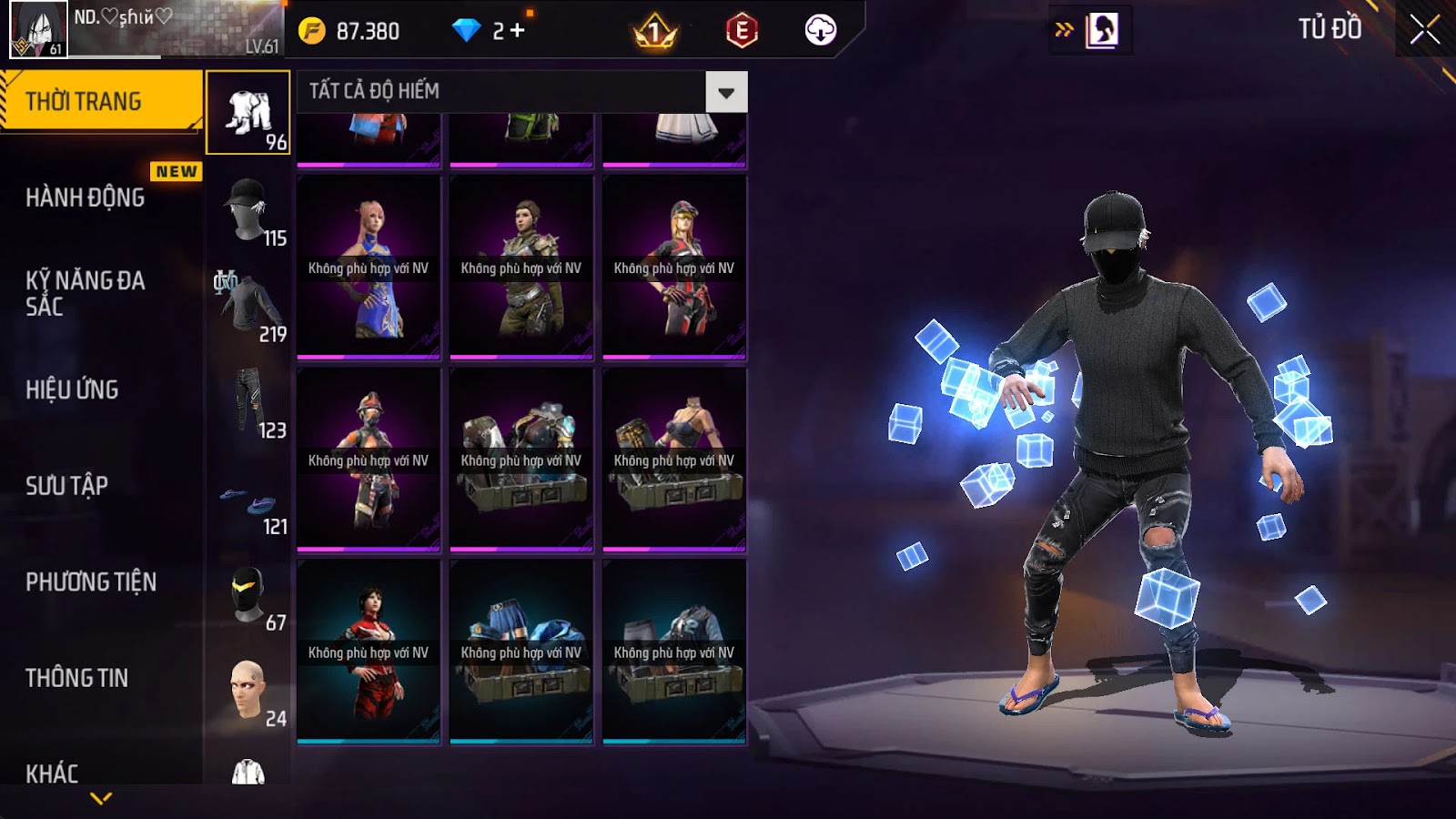Pick the shoes category showing 121
1456x819 pixels.
(x=248, y=500)
